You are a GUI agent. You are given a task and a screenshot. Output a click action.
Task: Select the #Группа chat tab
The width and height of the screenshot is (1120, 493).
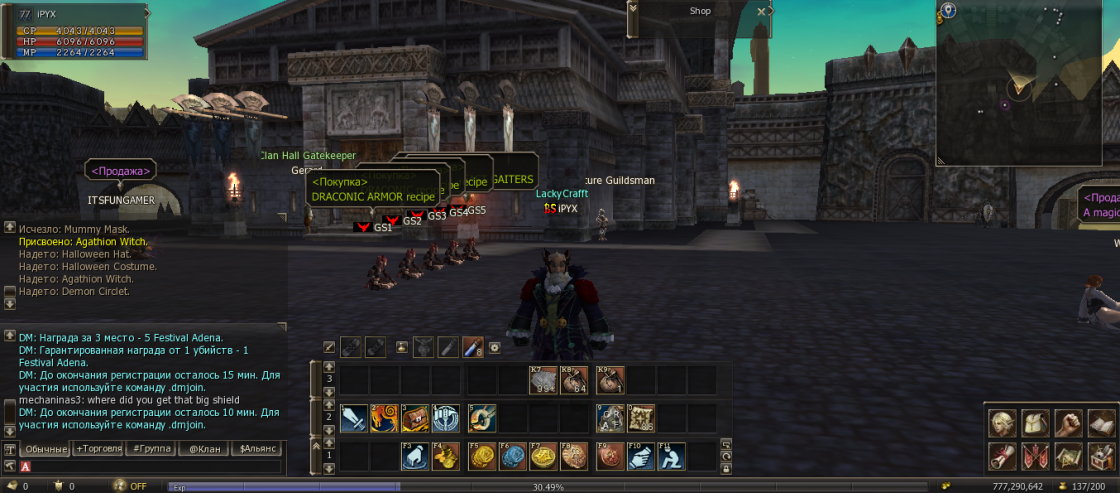tap(150, 449)
